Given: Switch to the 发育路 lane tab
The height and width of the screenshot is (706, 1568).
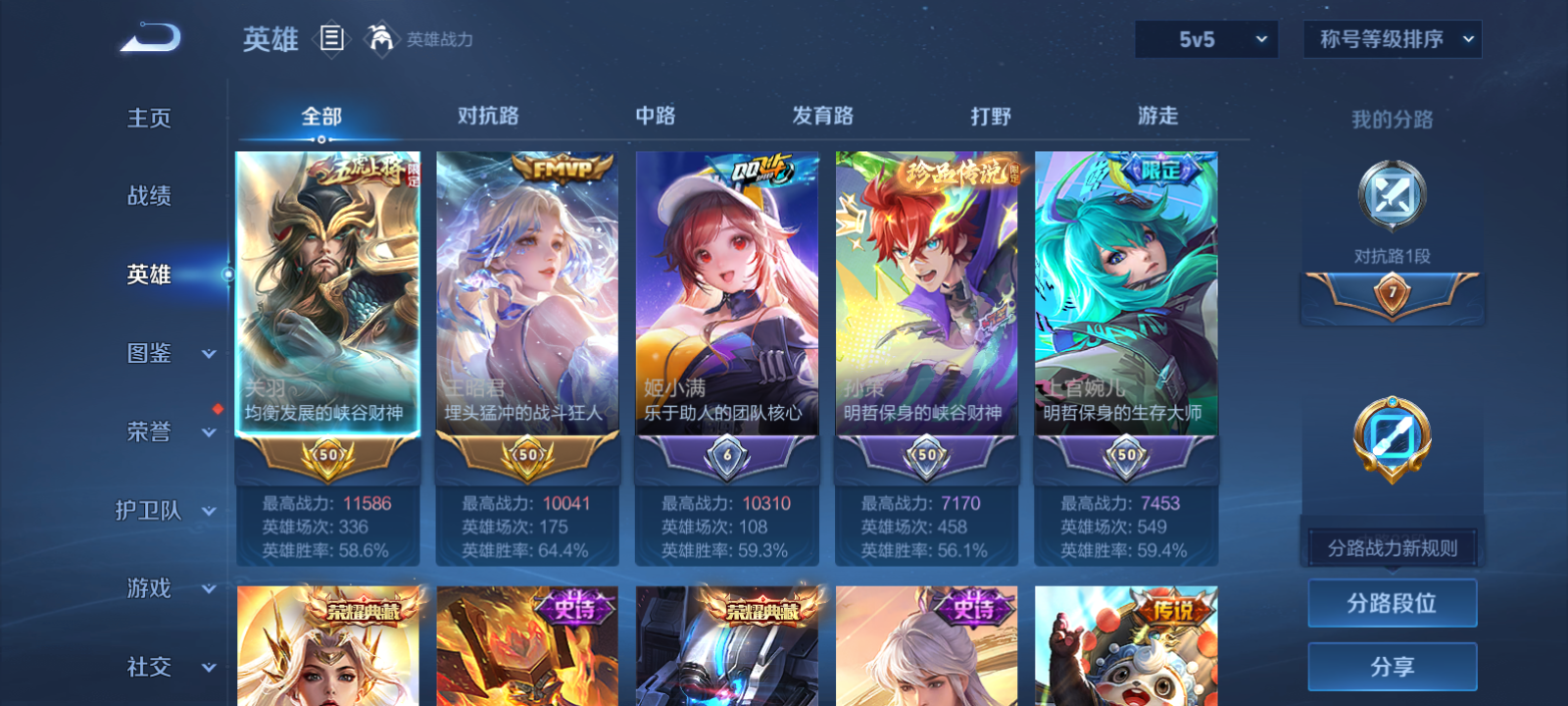Looking at the screenshot, I should 821,116.
